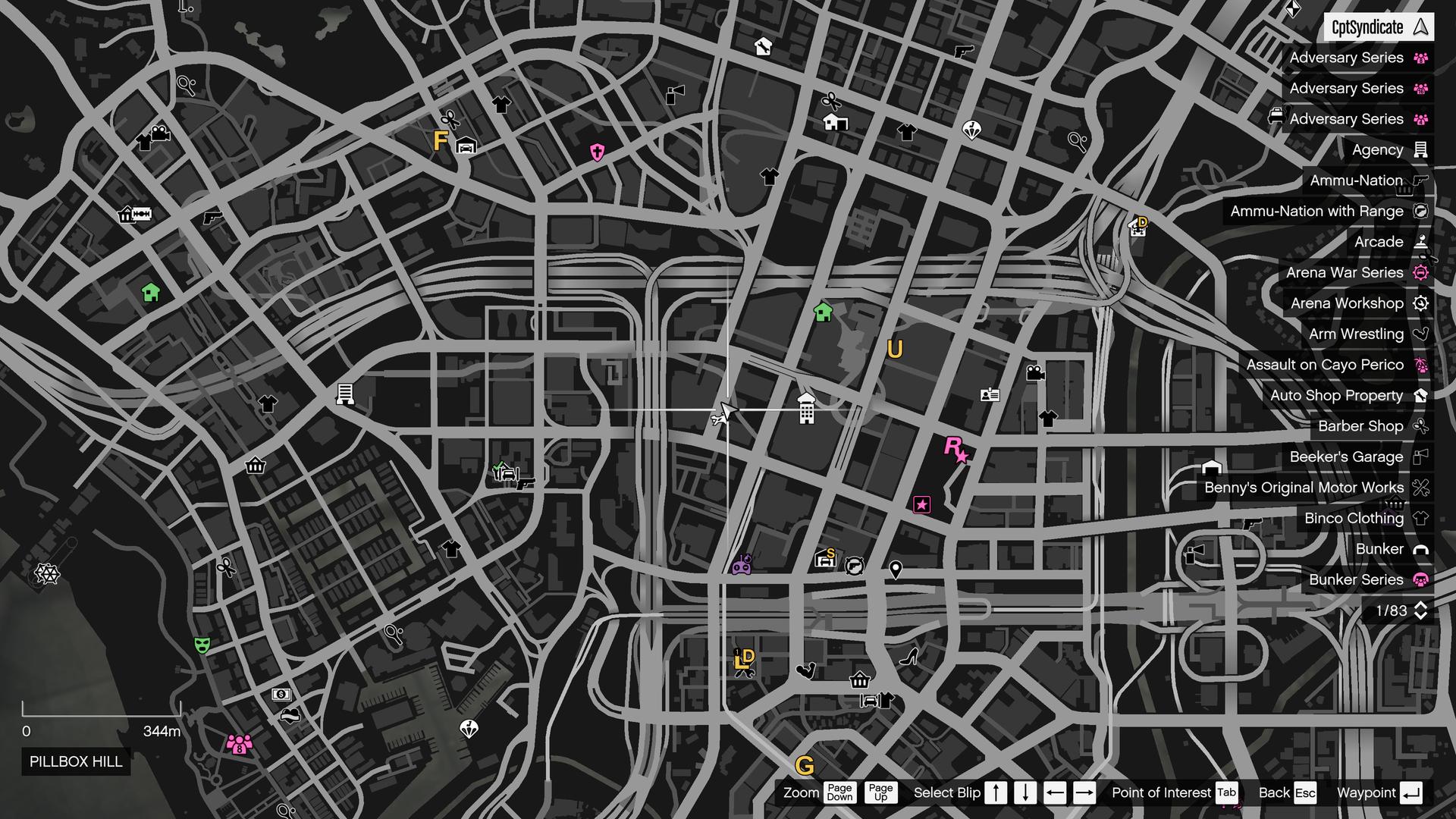Click the yellow G blip at the bottom
Screen dimensions: 1456x819
click(806, 767)
